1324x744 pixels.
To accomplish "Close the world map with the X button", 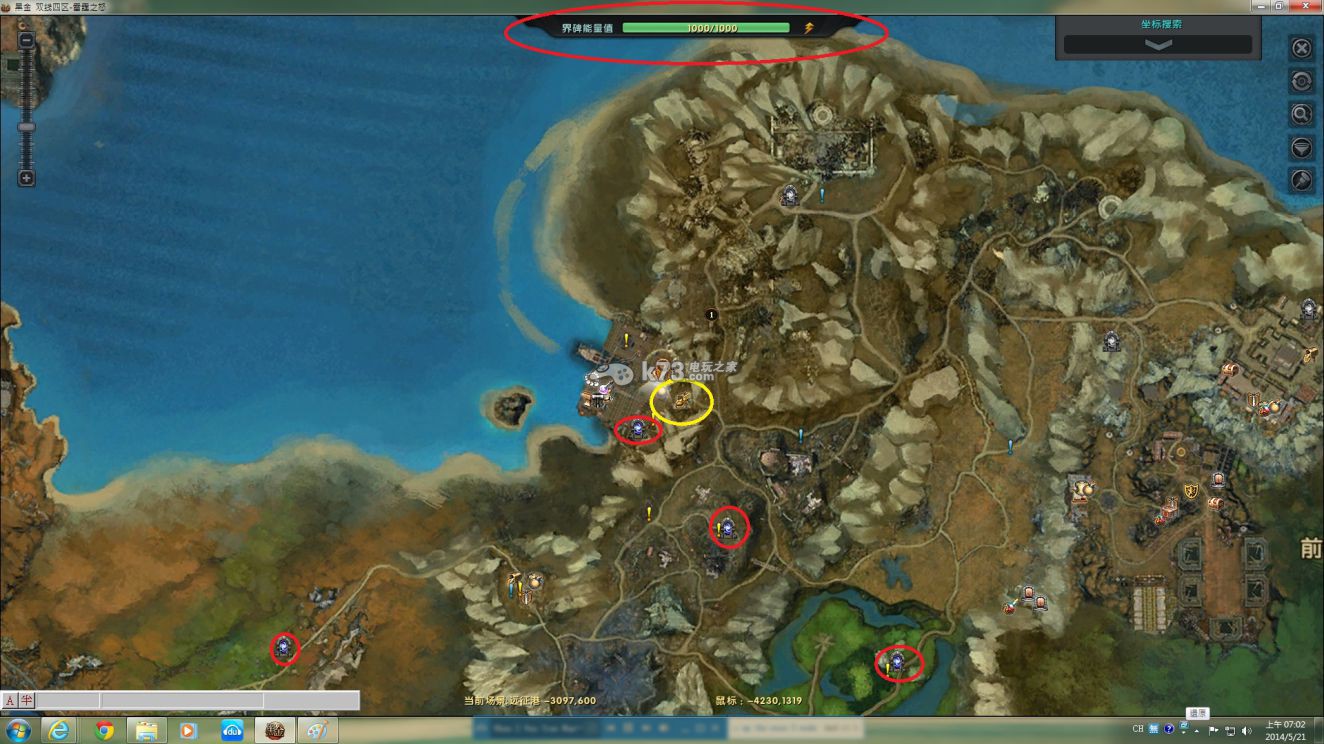I will point(1301,48).
